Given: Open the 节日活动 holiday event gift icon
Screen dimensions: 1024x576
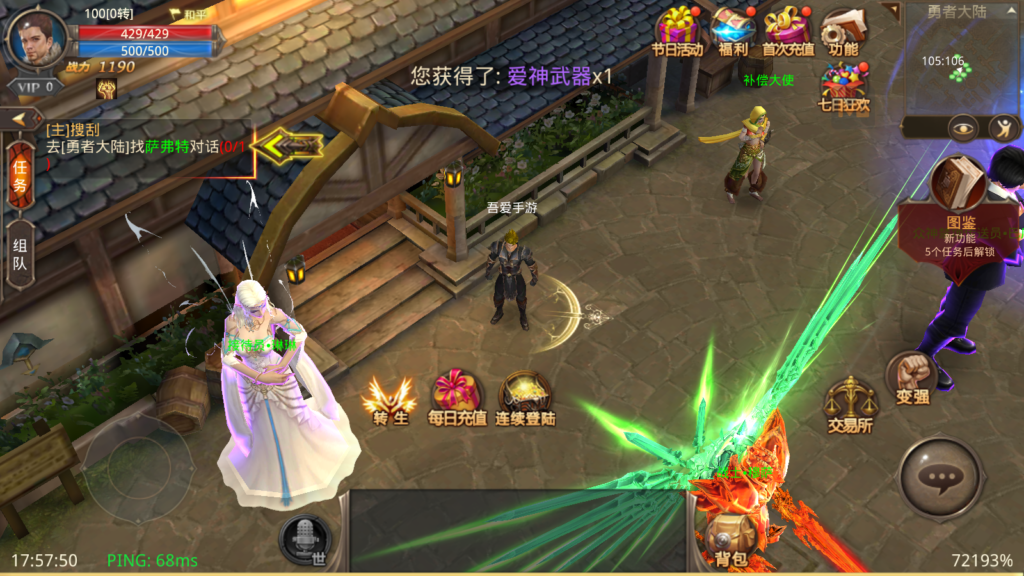Looking at the screenshot, I should click(x=678, y=28).
